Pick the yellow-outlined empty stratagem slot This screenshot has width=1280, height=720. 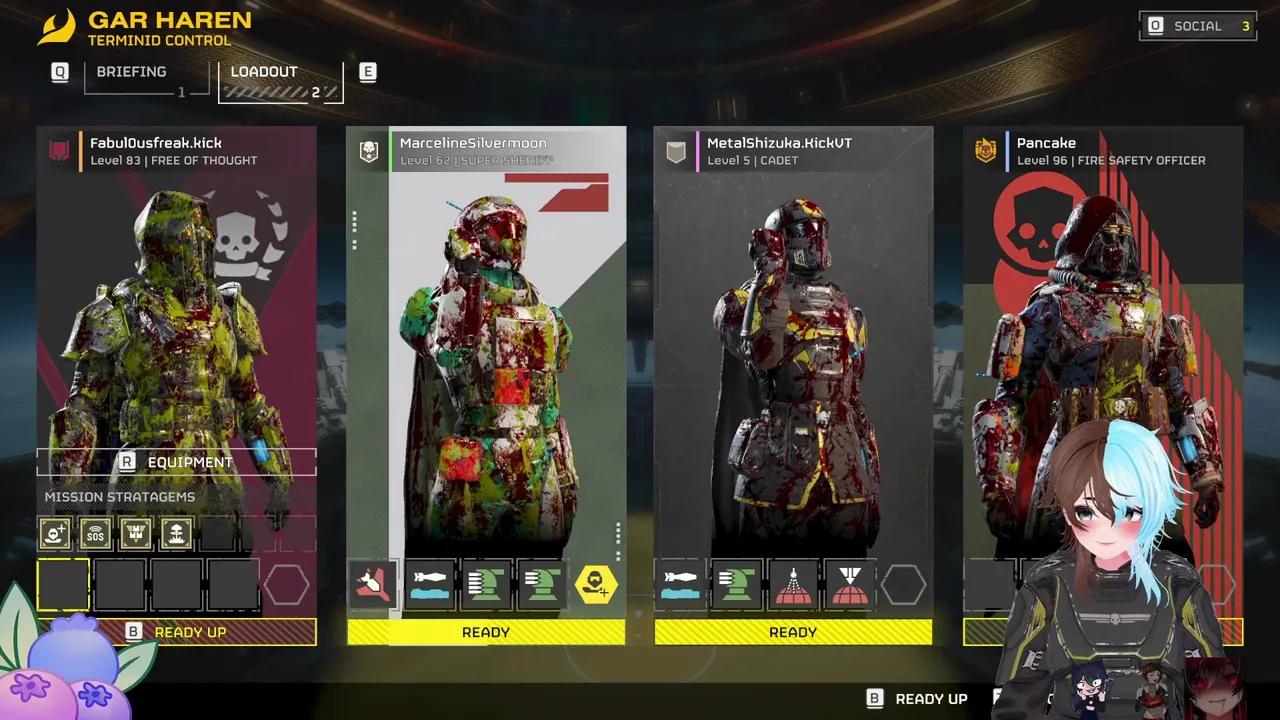63,585
